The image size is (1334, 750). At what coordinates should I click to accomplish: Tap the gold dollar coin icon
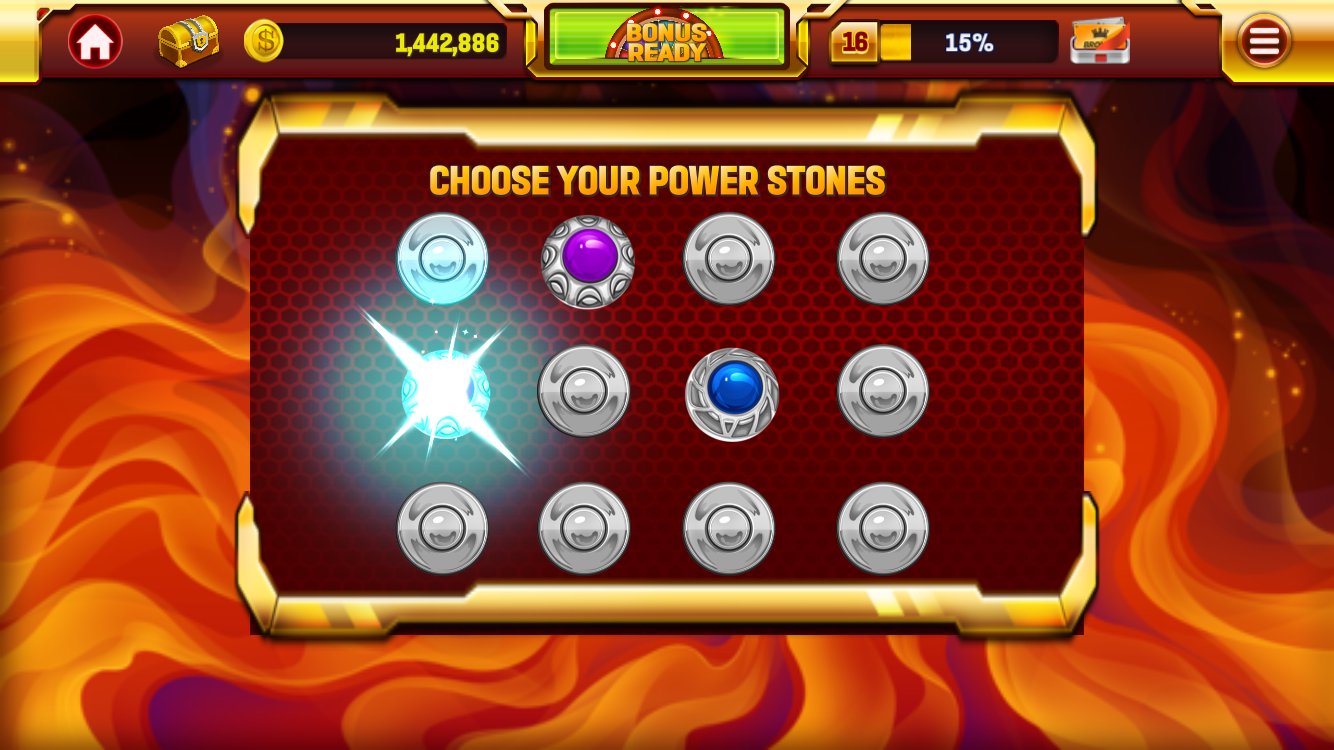pos(264,41)
